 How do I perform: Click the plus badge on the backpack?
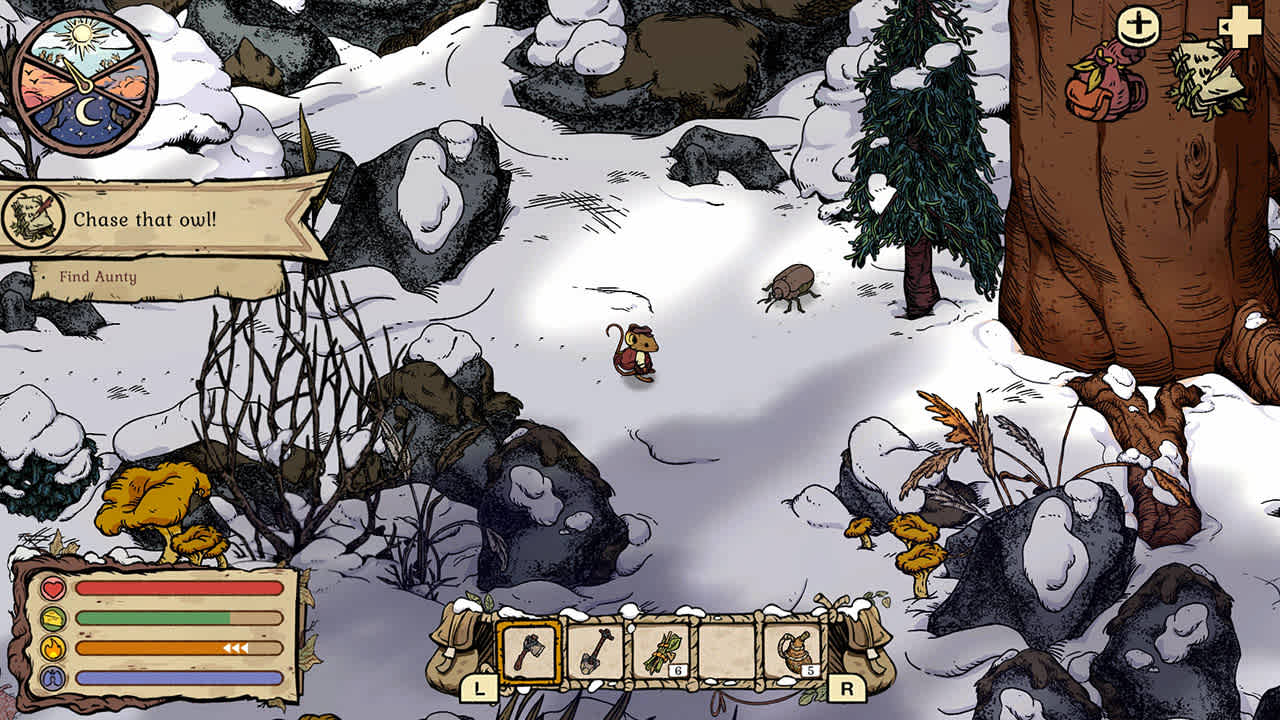coord(1136,26)
